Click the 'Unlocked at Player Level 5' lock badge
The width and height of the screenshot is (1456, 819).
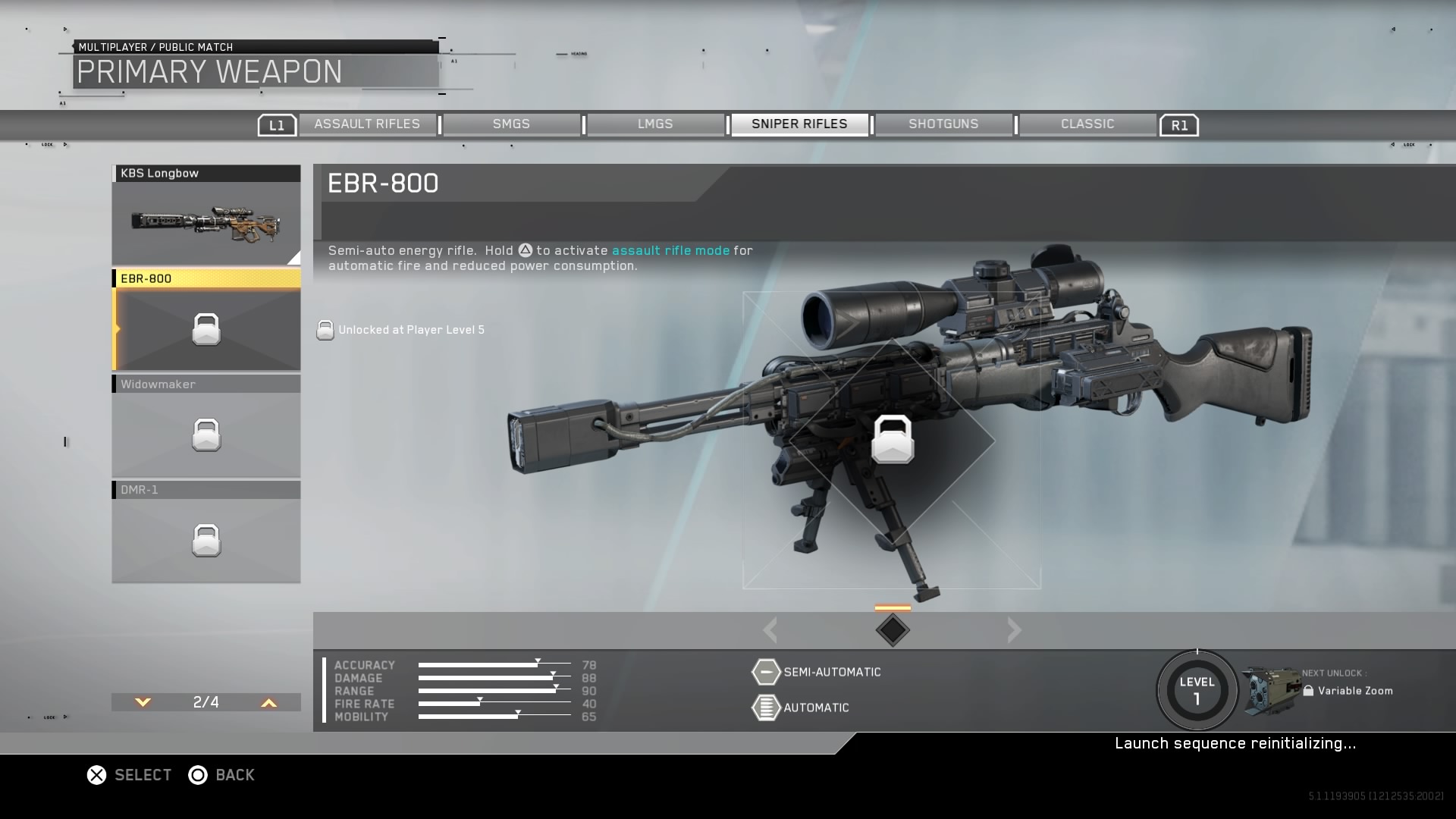coord(325,330)
